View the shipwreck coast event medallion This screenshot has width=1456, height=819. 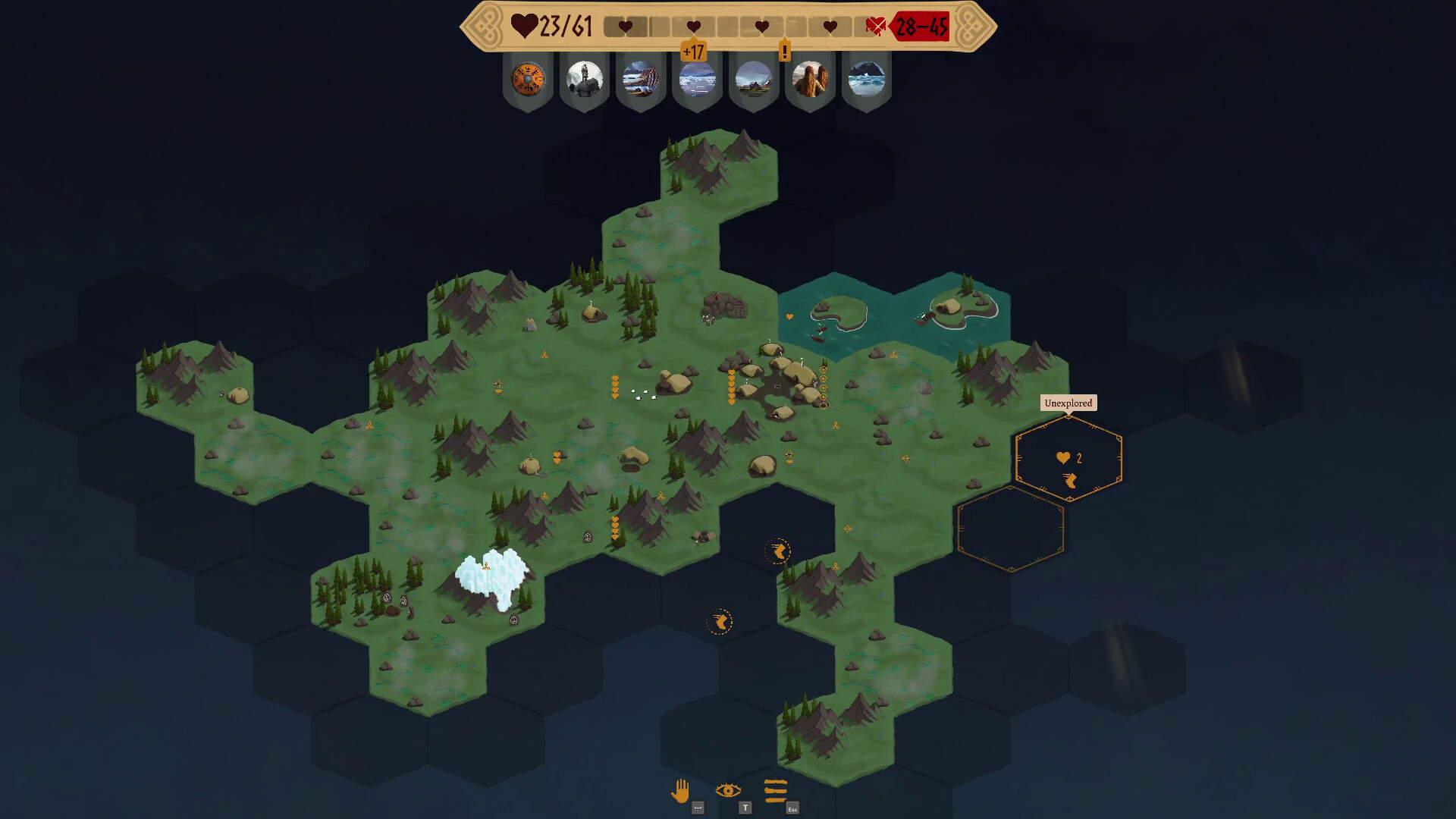[641, 79]
